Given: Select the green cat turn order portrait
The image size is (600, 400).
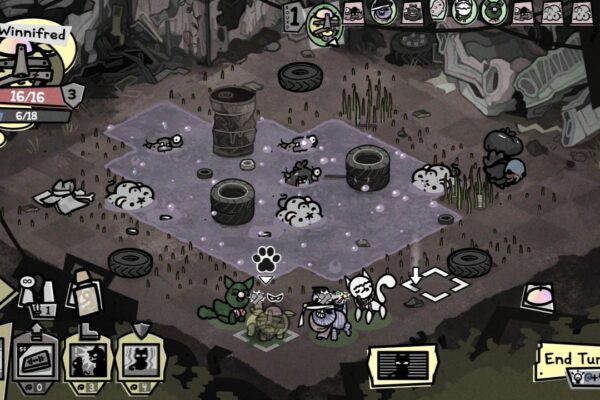Looking at the screenshot, I should pos(492,12).
